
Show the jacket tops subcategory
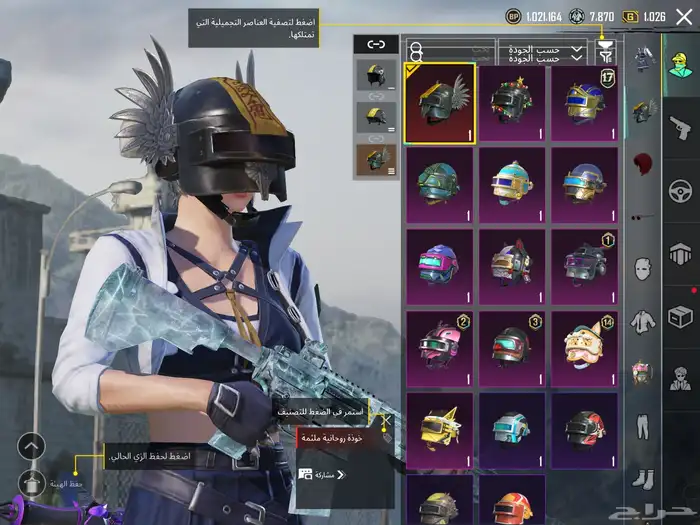(x=643, y=320)
